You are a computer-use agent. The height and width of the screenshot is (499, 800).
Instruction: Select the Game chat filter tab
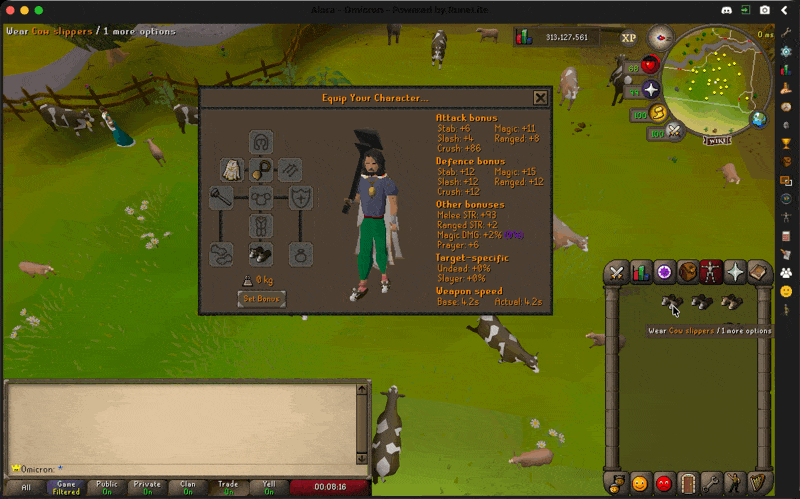pos(66,488)
